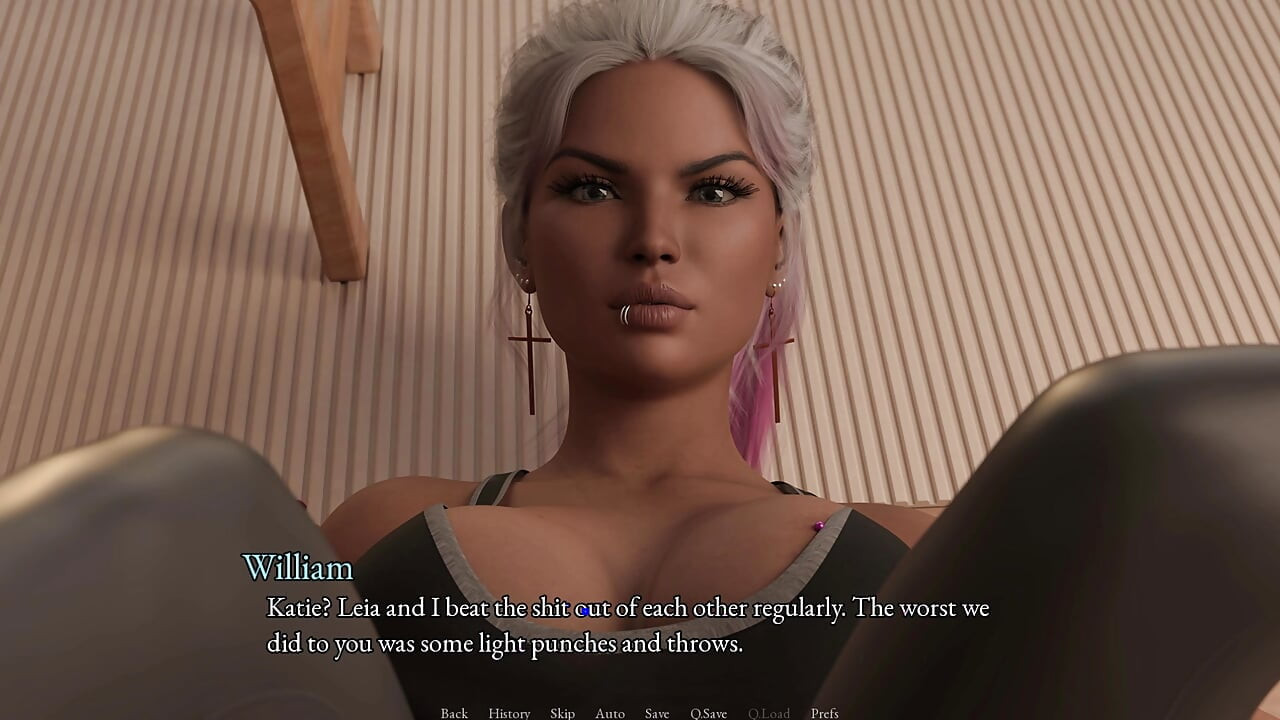Viewport: 1280px width, 720px height.
Task: Open the Save game screen
Action: (657, 713)
